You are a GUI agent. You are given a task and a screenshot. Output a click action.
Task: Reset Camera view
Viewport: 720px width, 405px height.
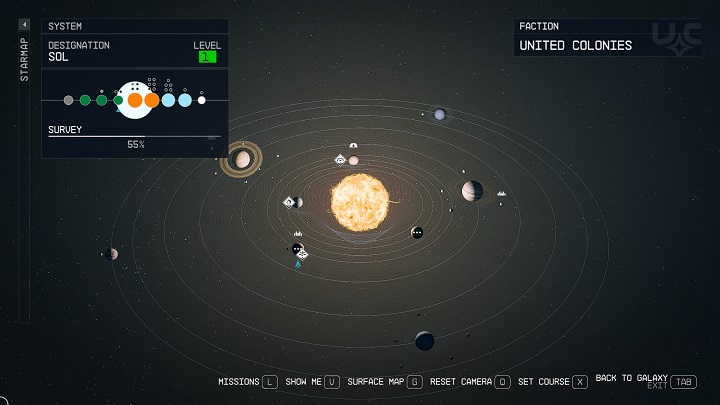(470, 382)
